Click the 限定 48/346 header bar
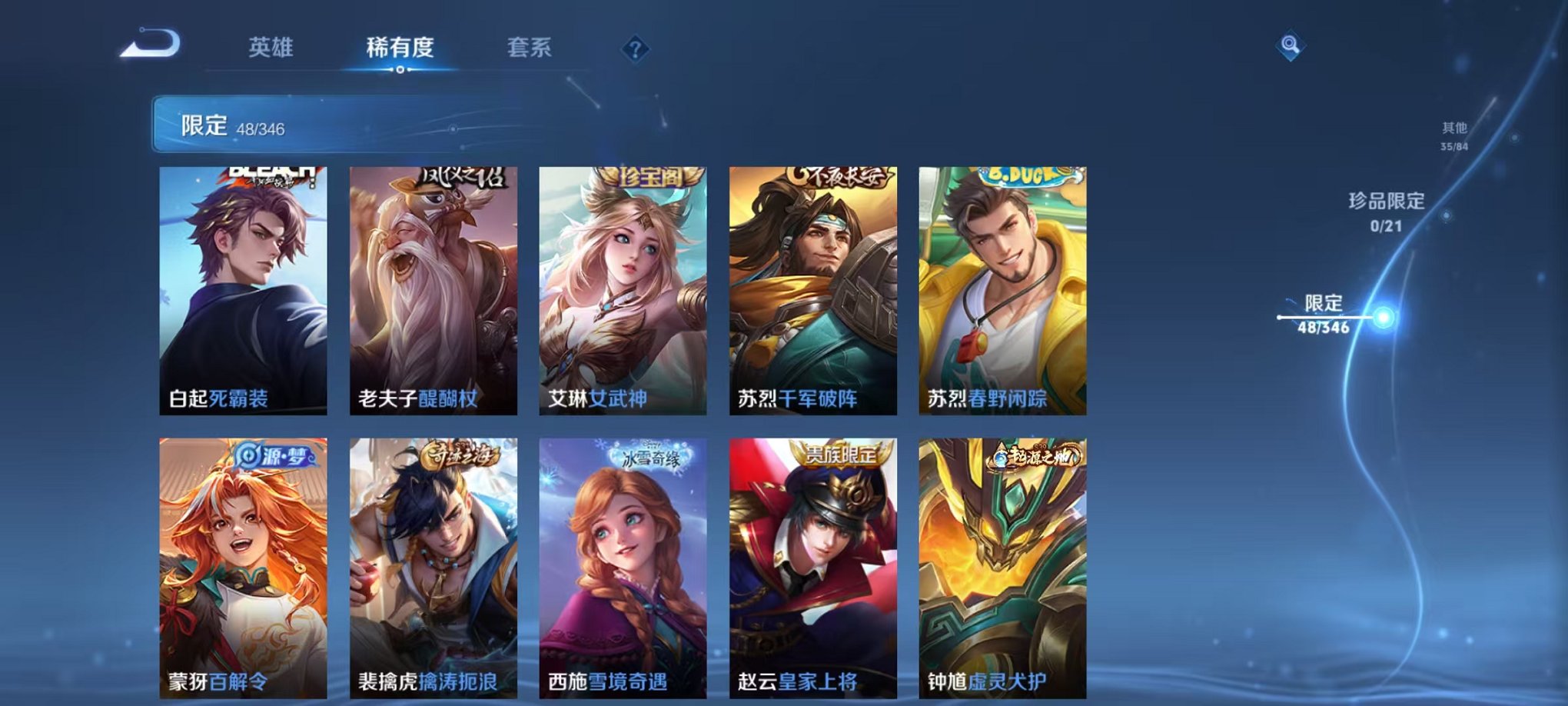The width and height of the screenshot is (1568, 706). 307,125
